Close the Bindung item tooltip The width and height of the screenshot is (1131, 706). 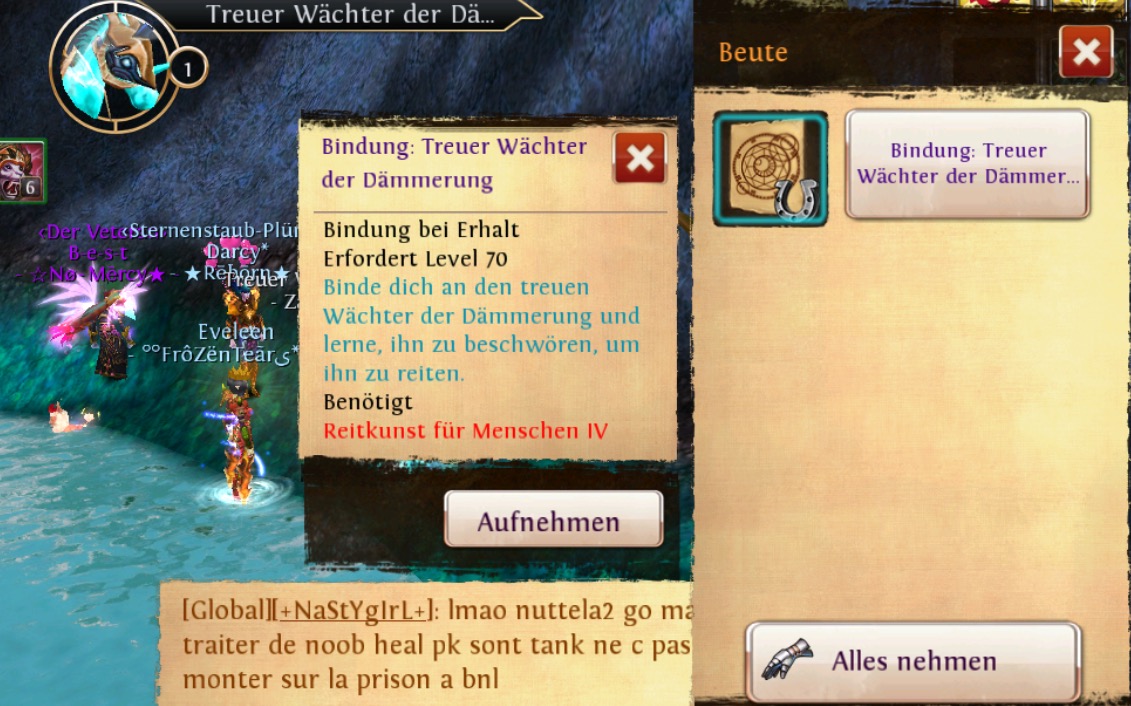tap(640, 158)
